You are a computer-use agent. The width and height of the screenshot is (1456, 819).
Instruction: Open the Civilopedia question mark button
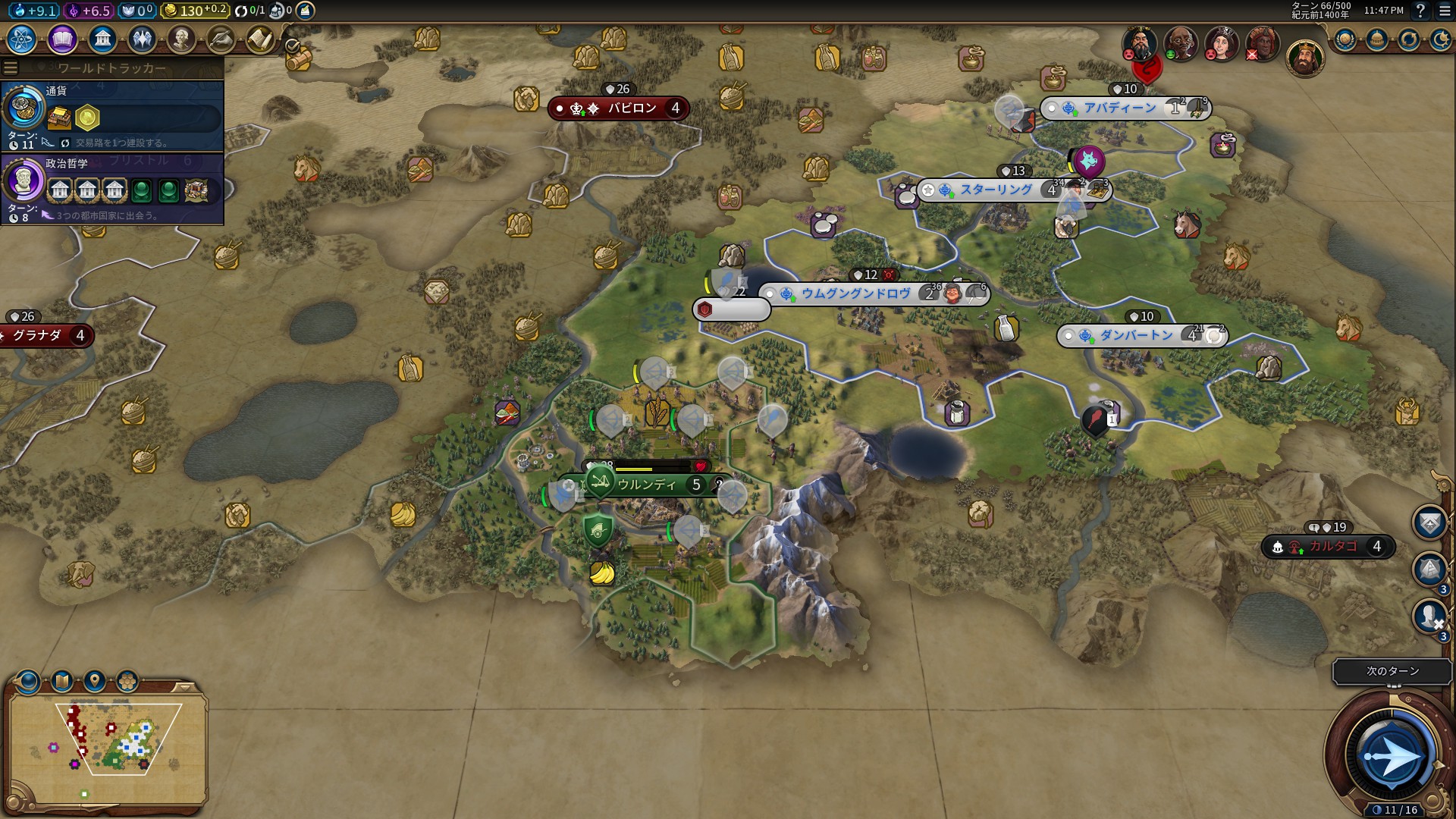click(x=1420, y=11)
